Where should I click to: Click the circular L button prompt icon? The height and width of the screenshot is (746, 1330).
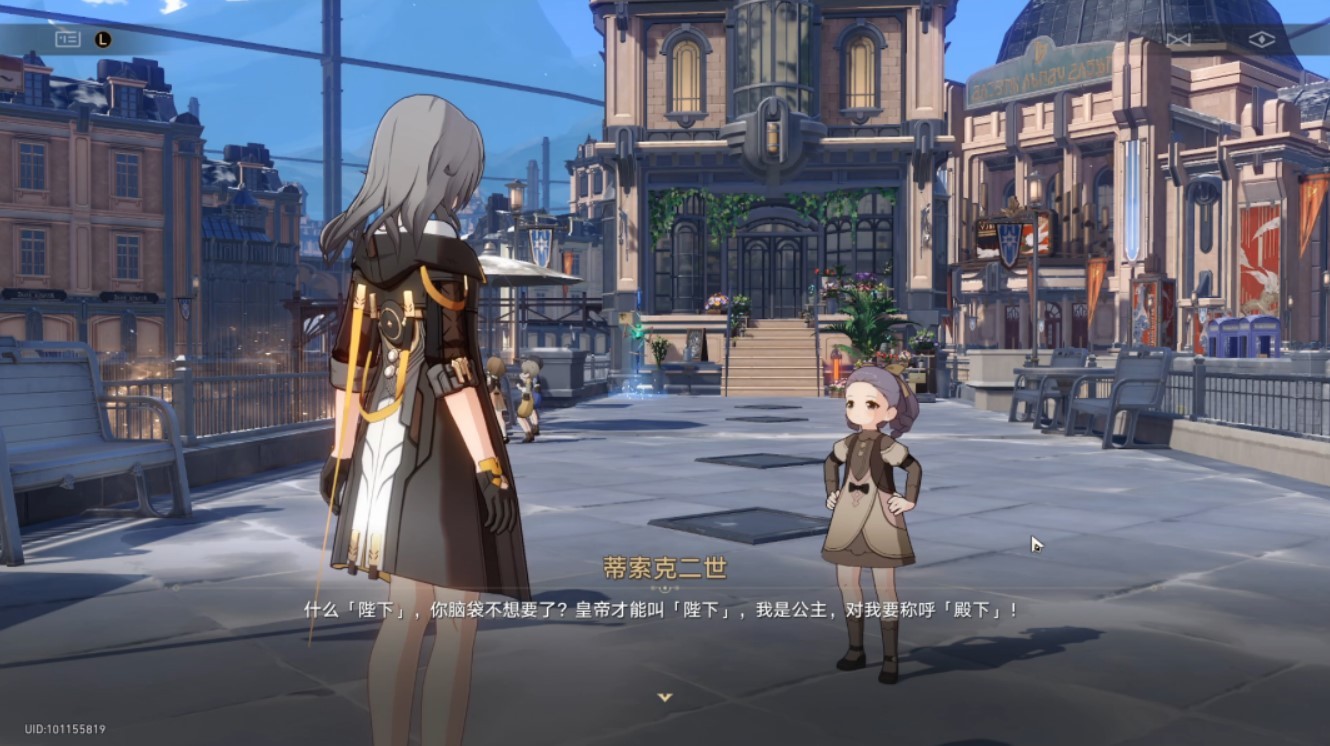[x=103, y=38]
